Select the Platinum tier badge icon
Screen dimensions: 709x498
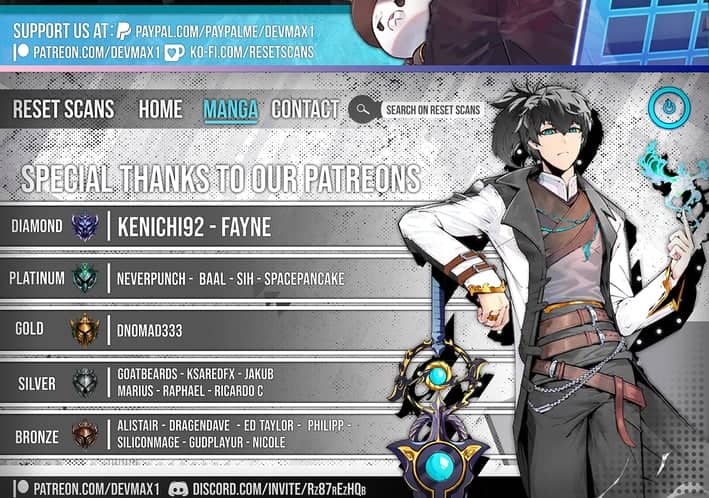pos(85,278)
